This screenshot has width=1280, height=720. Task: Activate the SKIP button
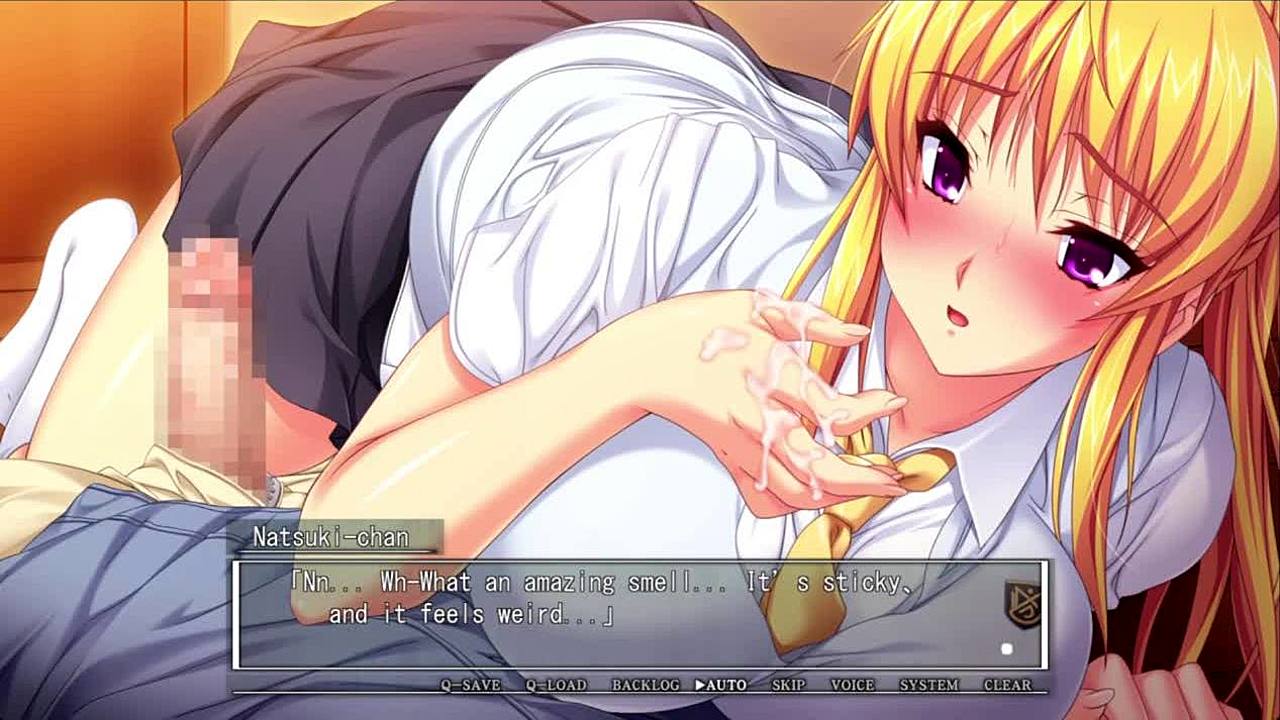point(788,685)
